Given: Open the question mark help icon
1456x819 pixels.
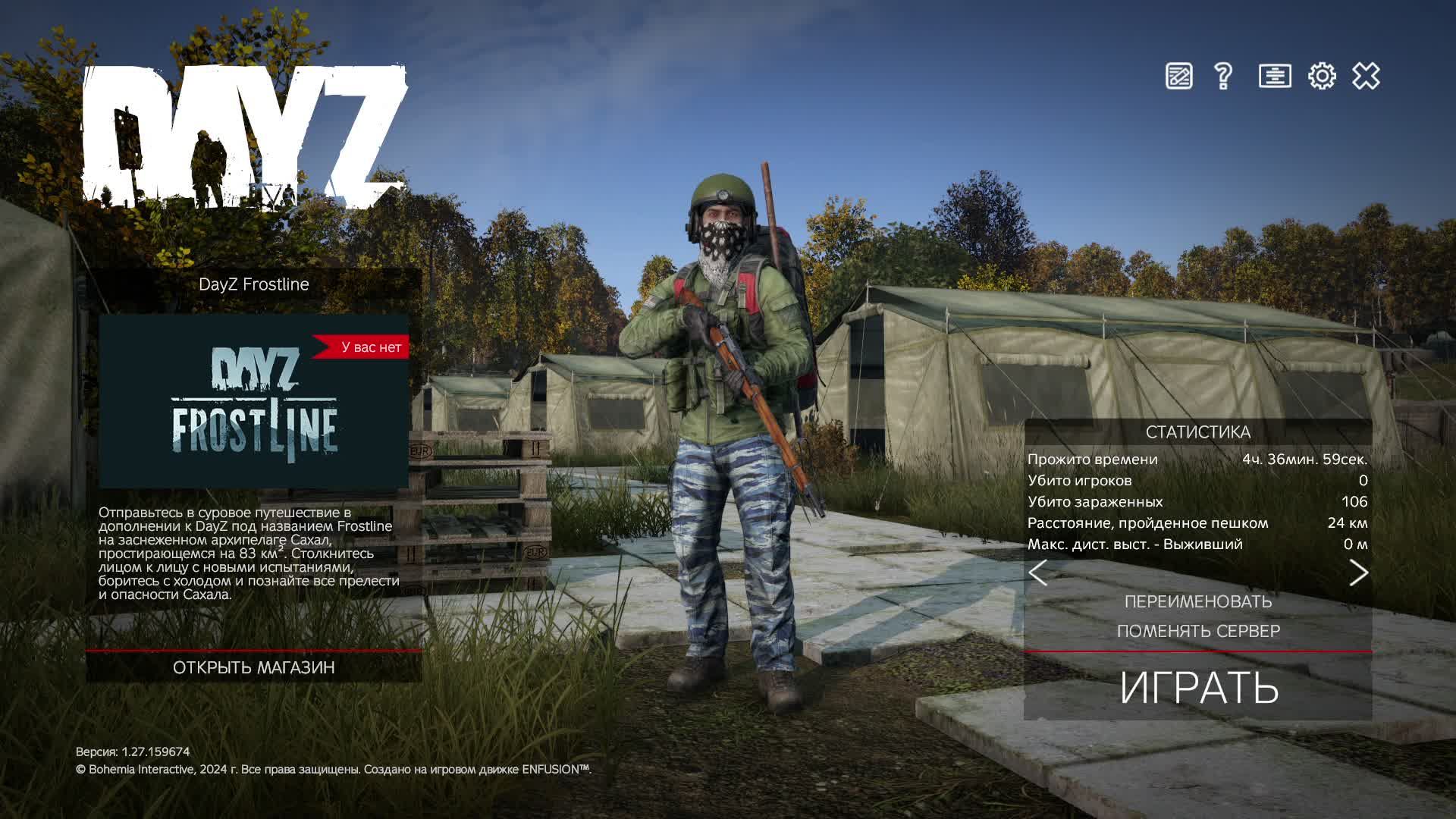Looking at the screenshot, I should pyautogui.click(x=1222, y=76).
